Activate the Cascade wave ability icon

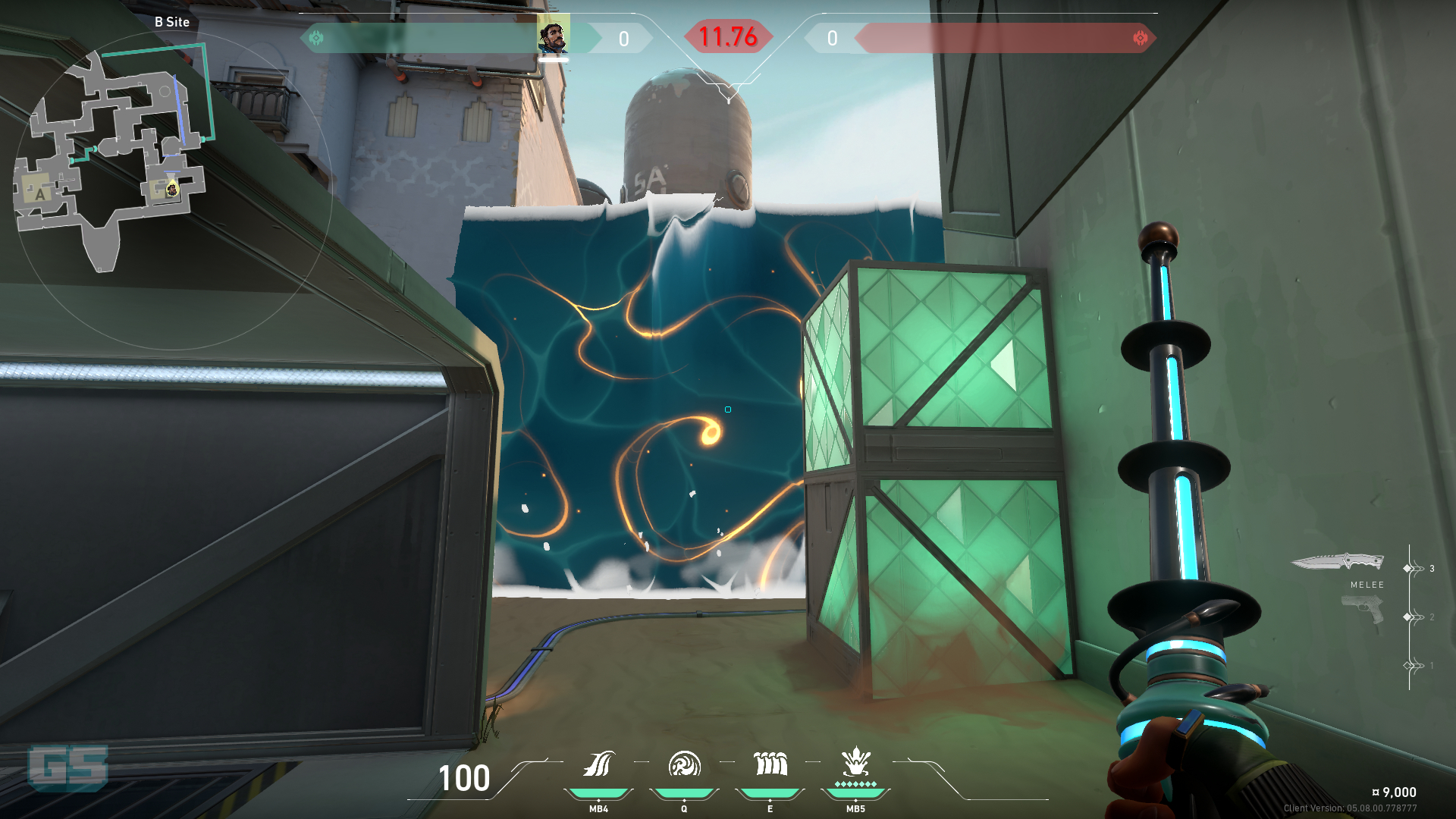598,764
